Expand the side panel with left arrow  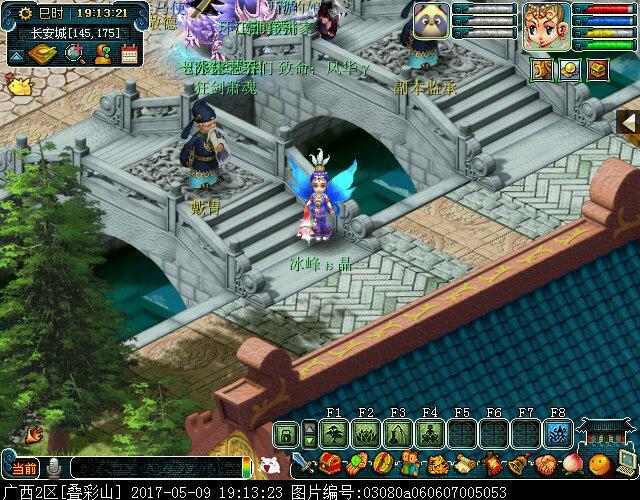pyautogui.click(x=630, y=122)
